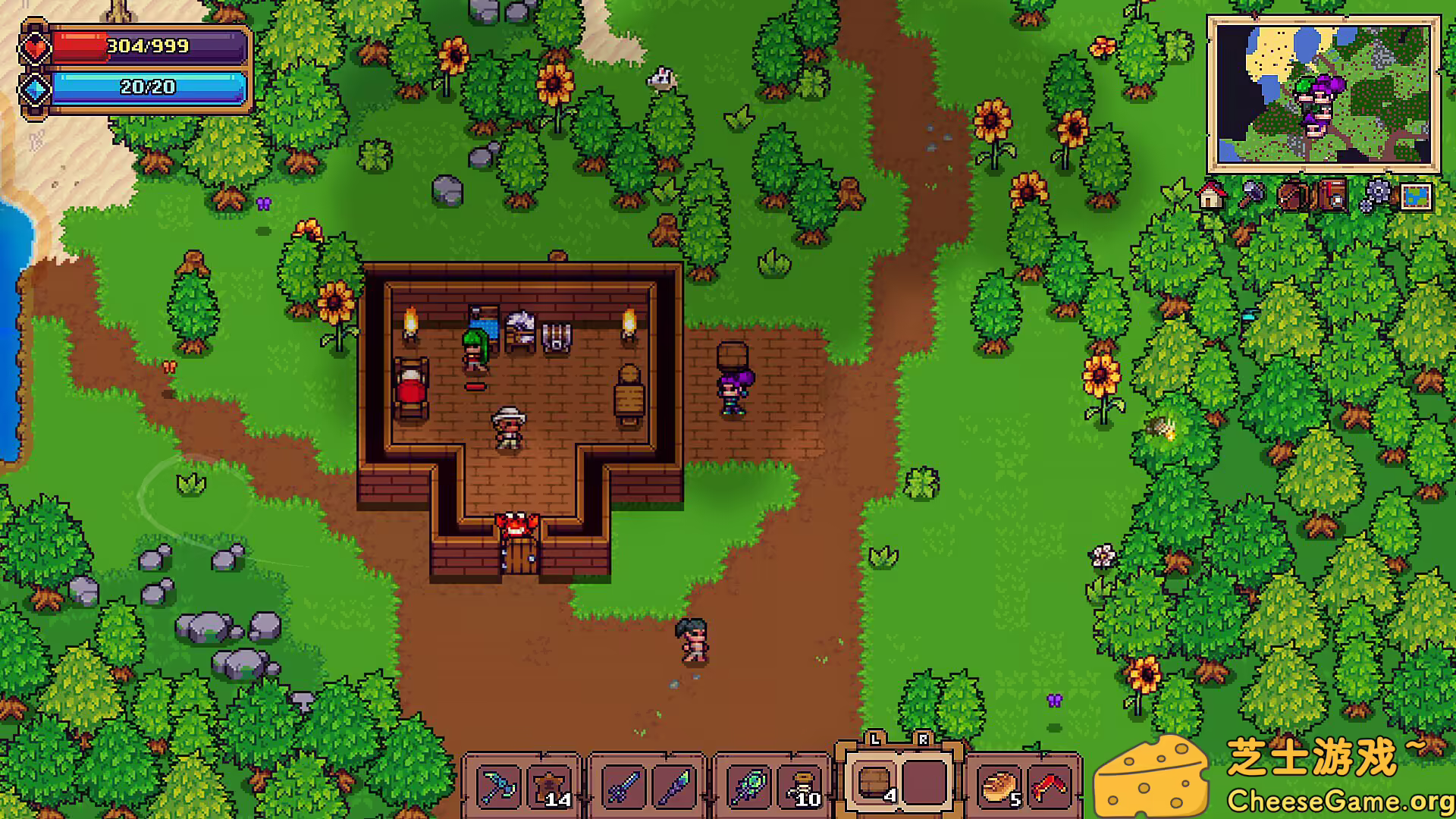Viewport: 1456px width, 819px height.
Task: Open the journal book icon
Action: coord(1332,196)
